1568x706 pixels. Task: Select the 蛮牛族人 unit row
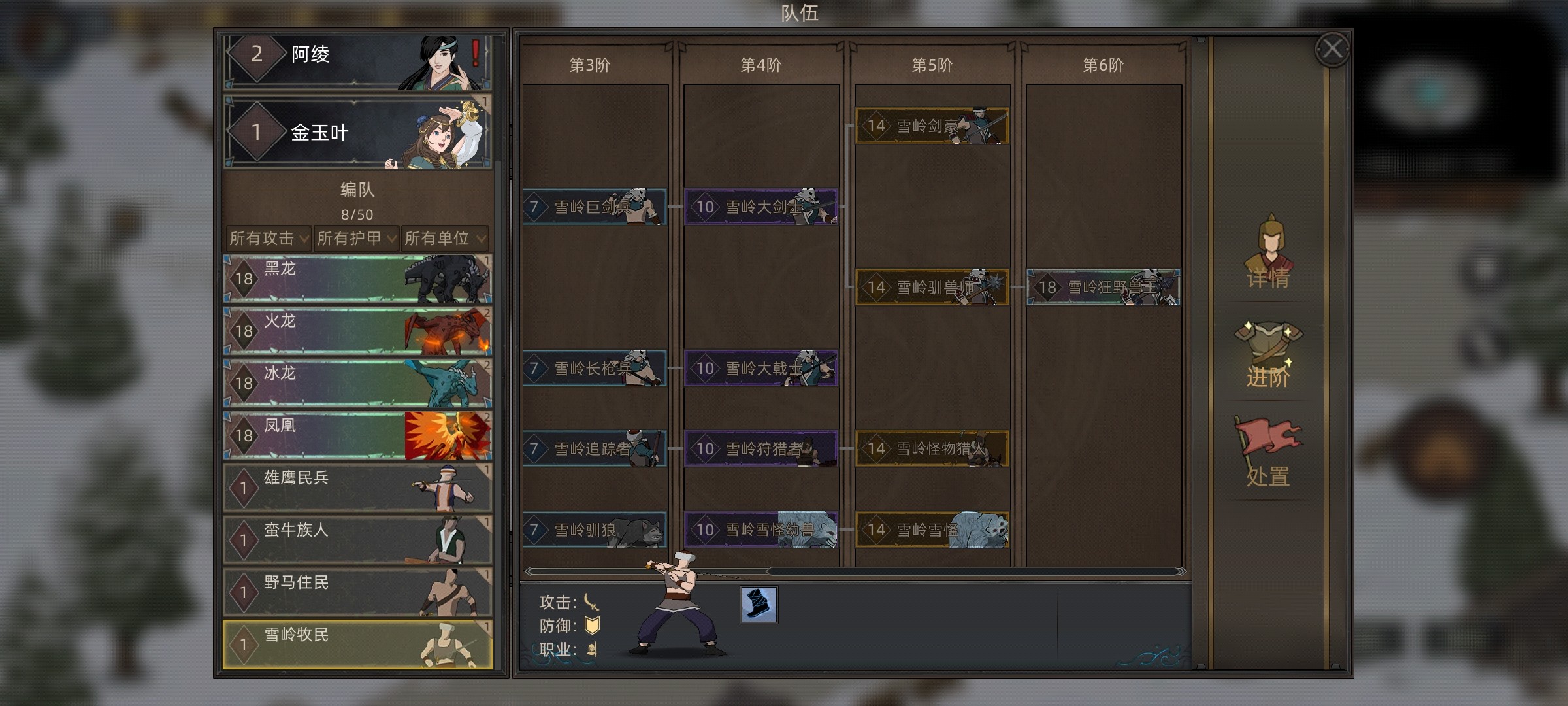(x=357, y=541)
